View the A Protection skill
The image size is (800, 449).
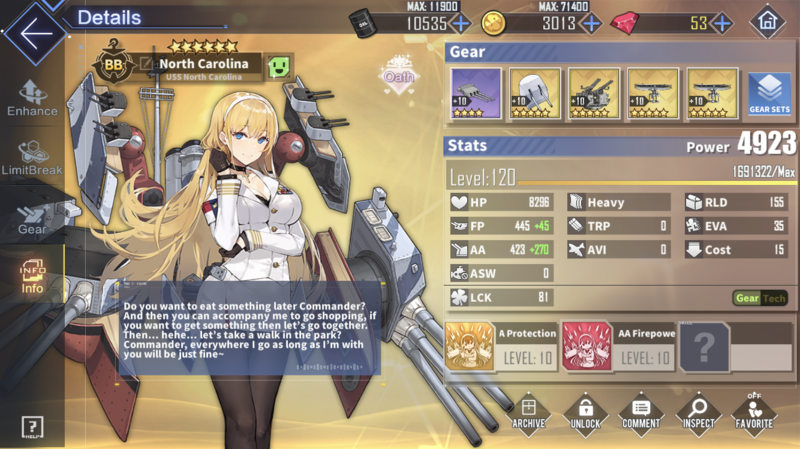(498, 346)
